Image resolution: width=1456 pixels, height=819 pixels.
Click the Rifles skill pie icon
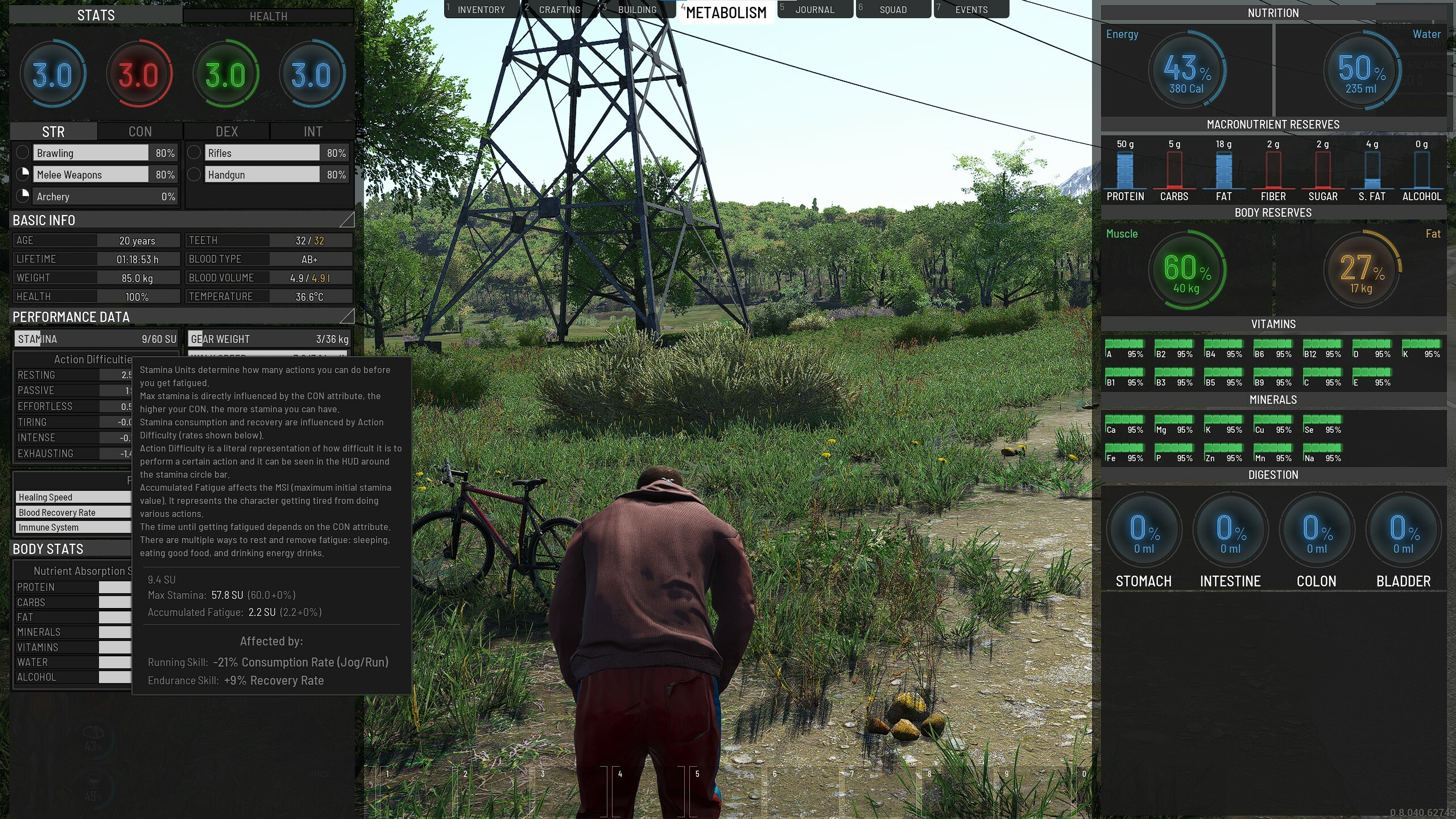point(194,152)
